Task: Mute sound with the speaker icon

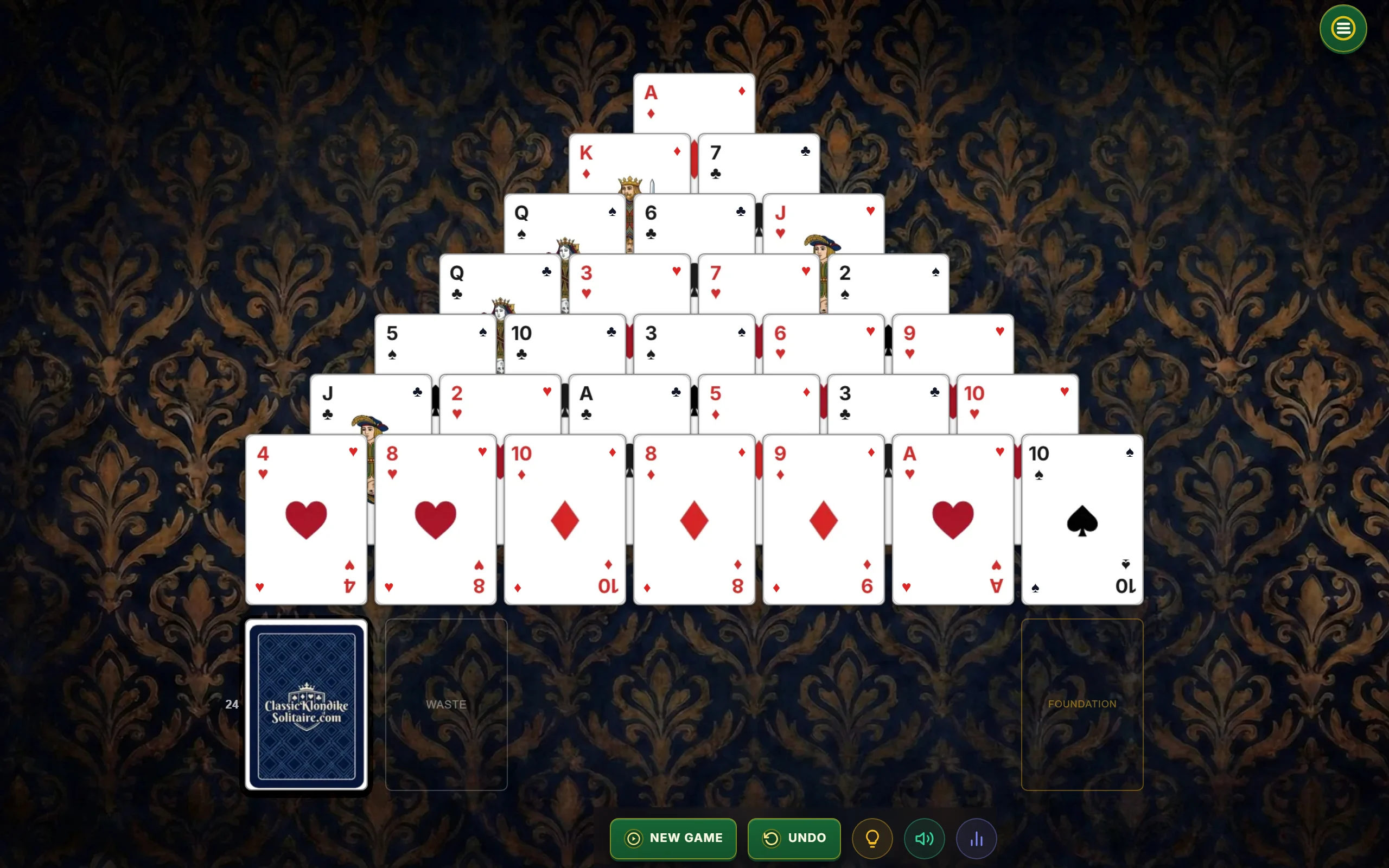Action: [924, 838]
